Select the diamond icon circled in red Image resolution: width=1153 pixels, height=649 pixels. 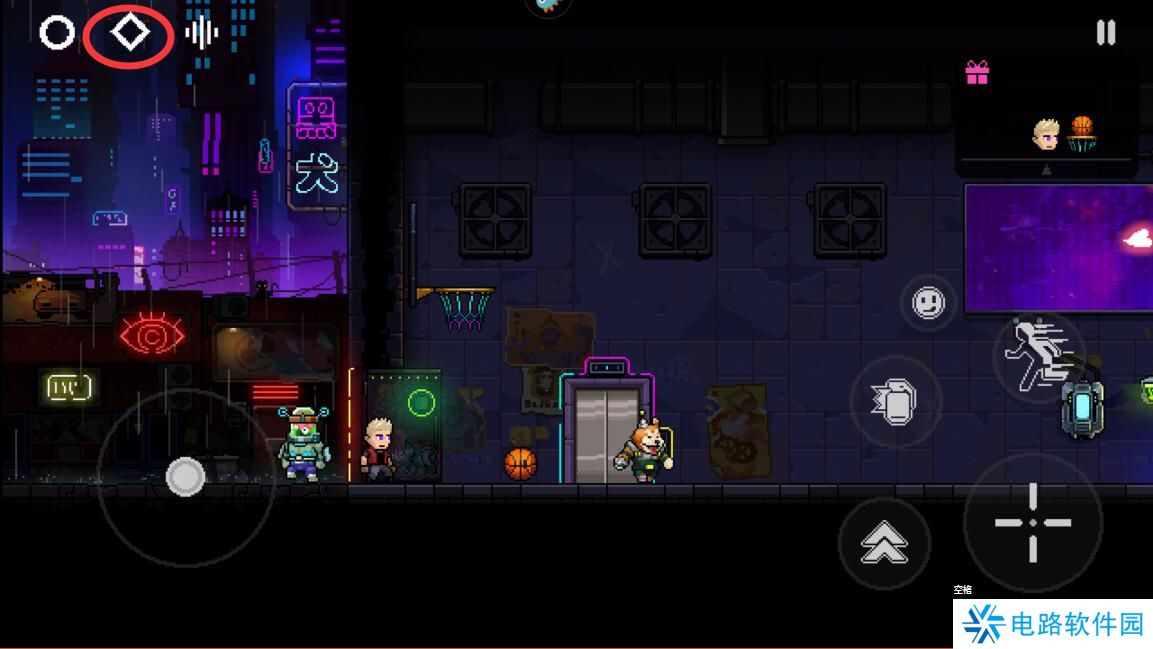click(x=129, y=33)
